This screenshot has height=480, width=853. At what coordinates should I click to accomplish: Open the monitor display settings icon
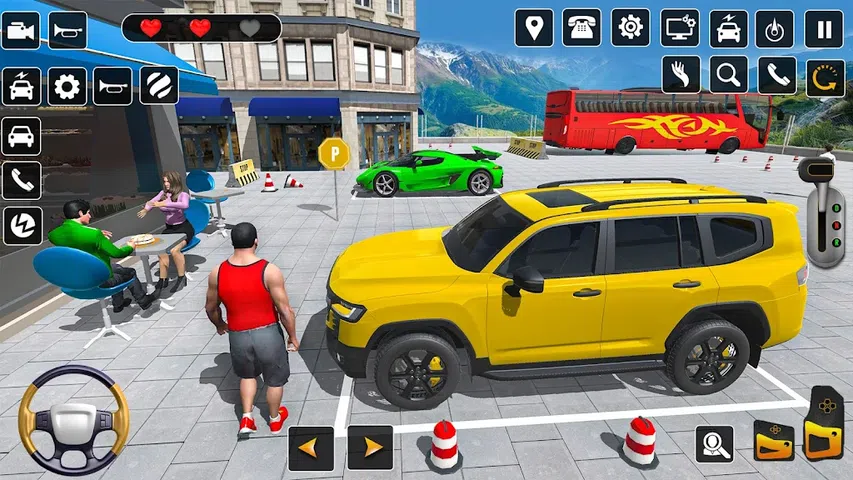680,28
